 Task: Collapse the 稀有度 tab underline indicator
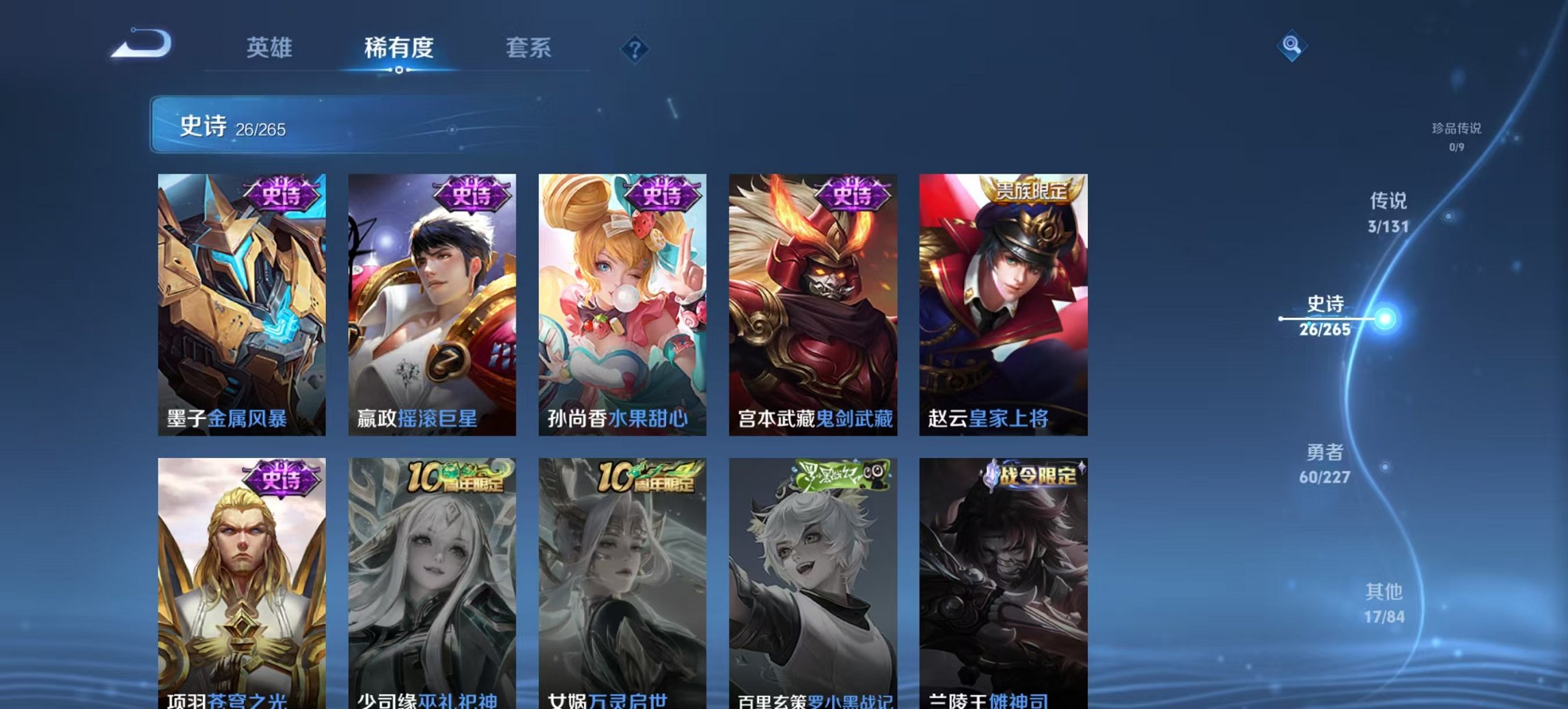pos(400,68)
